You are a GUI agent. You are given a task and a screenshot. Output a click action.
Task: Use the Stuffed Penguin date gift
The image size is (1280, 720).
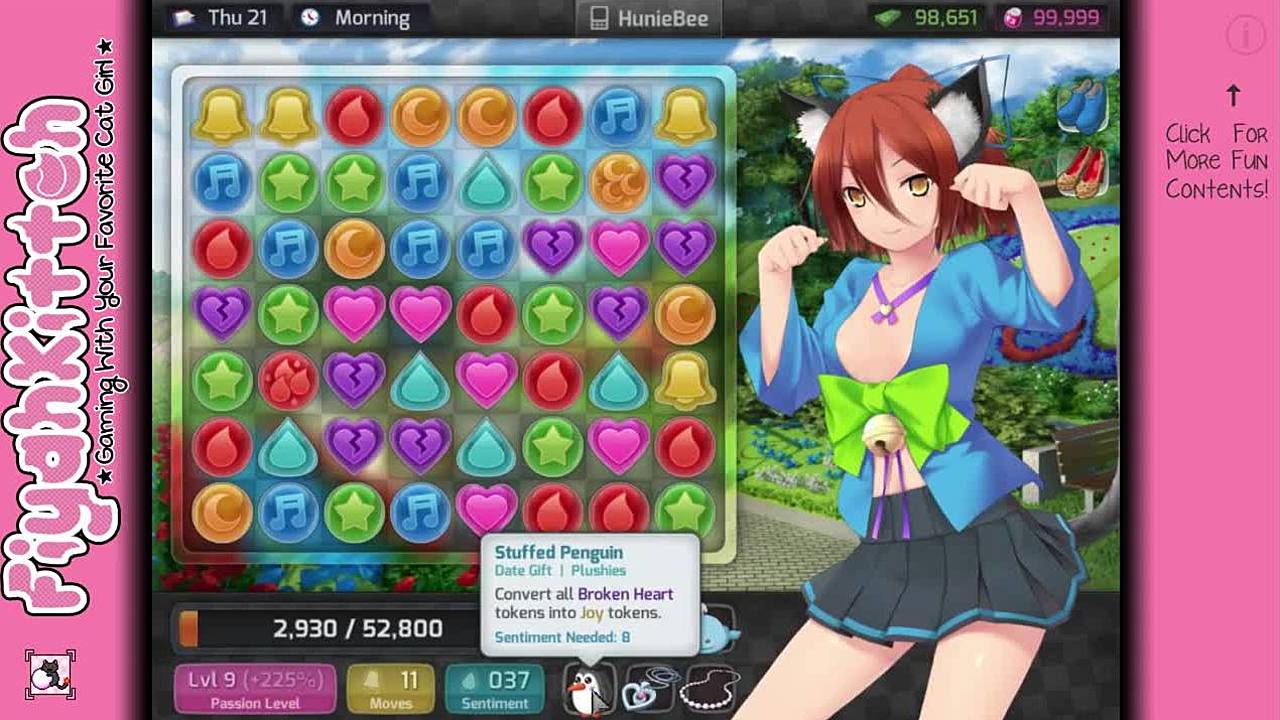coord(588,689)
